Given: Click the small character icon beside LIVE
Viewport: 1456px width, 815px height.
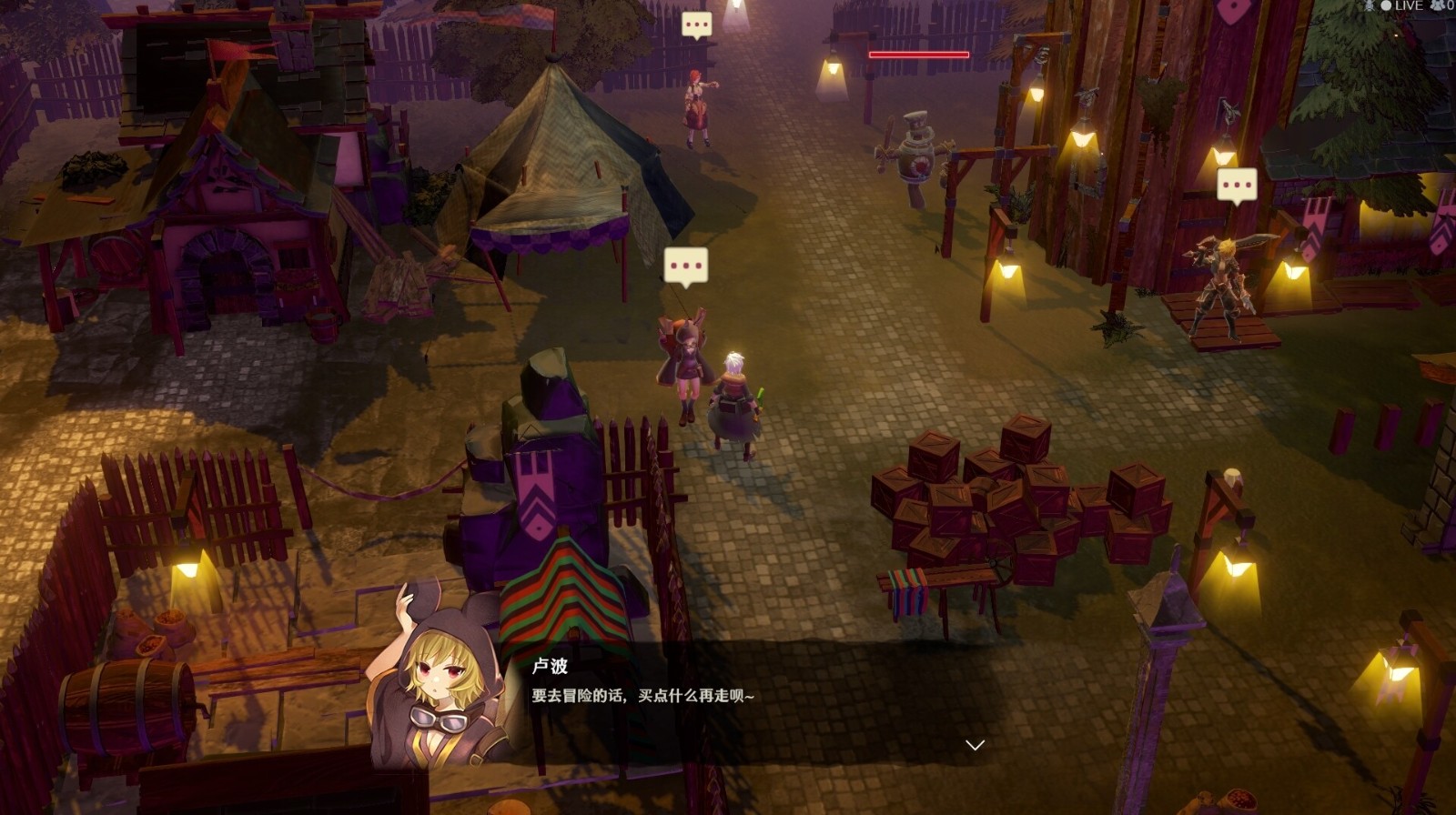Looking at the screenshot, I should pyautogui.click(x=1370, y=5).
